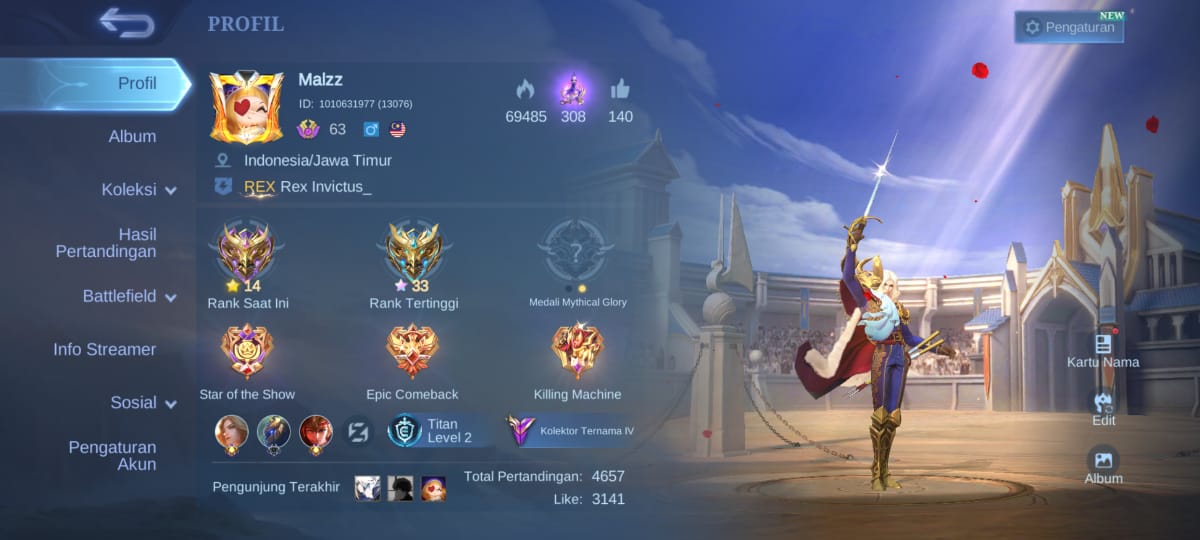This screenshot has width=1200, height=540.
Task: Expand the Sosial menu
Action: click(143, 402)
